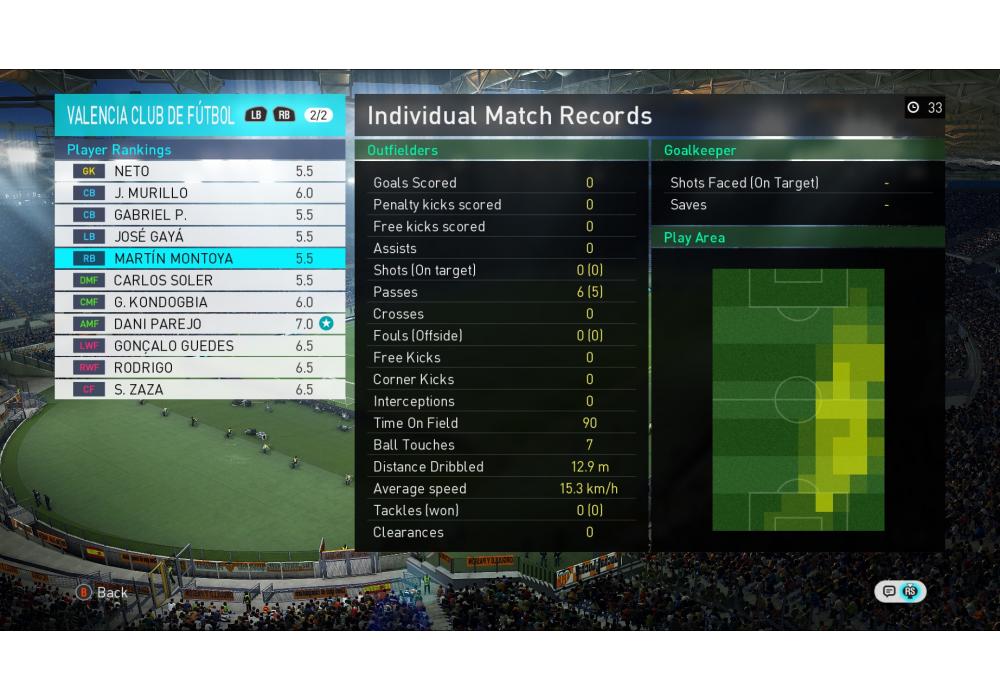1000x700 pixels.
Task: Select Neto in the player rankings
Action: point(200,171)
